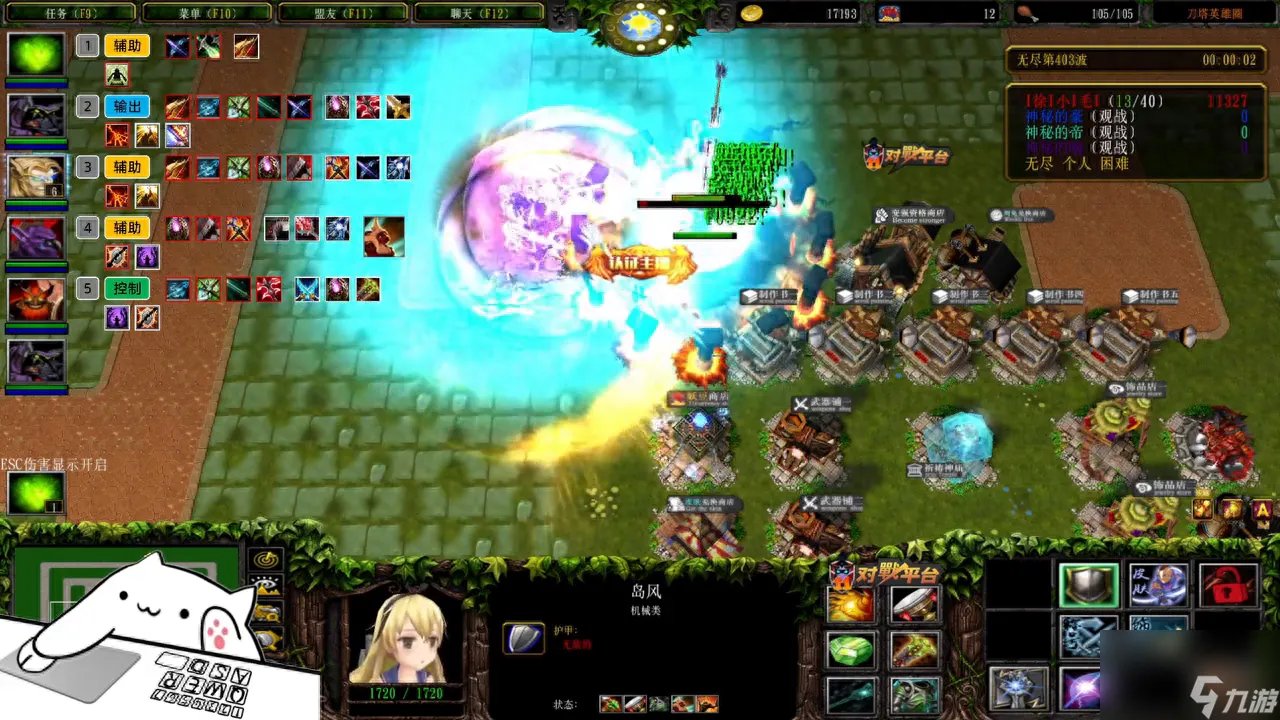Toggle slot 1 to 辅助 role
Screen dimensions: 1280x720
pyautogui.click(x=127, y=46)
